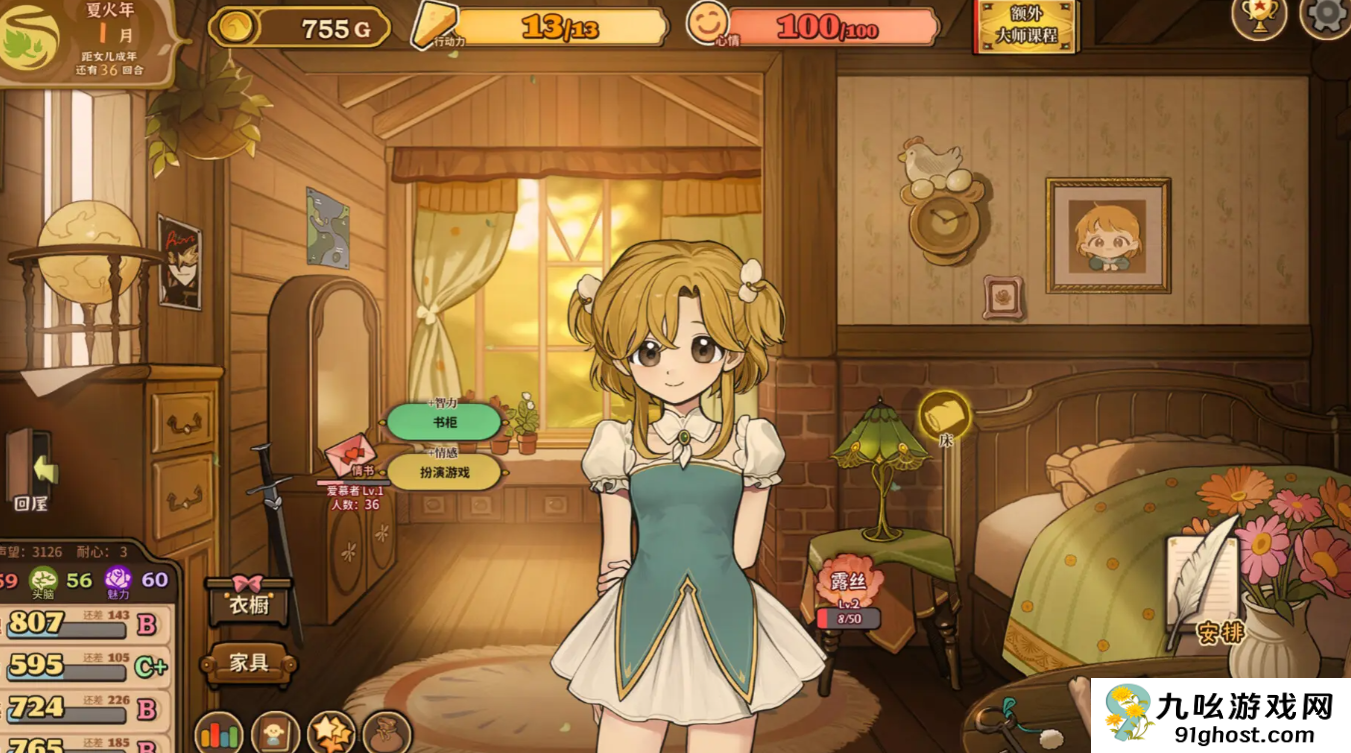Open the gear settings menu
Screen dimensions: 1351x753
tap(1328, 15)
